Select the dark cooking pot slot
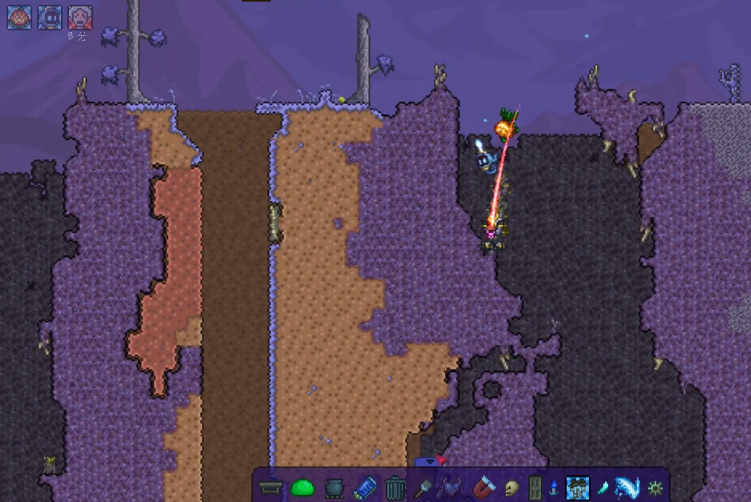This screenshot has height=502, width=751. 334,489
